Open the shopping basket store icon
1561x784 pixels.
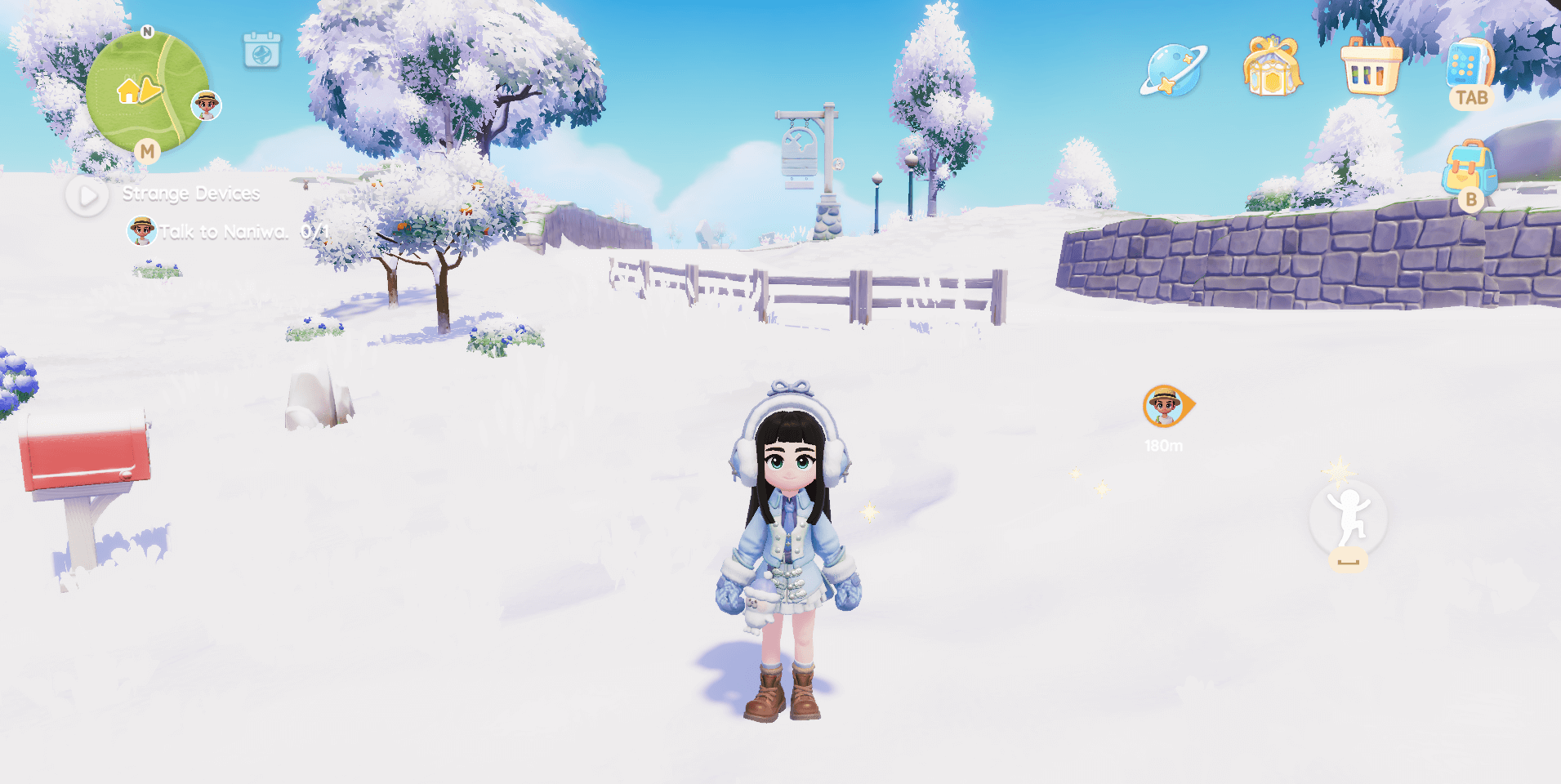pyautogui.click(x=1371, y=67)
